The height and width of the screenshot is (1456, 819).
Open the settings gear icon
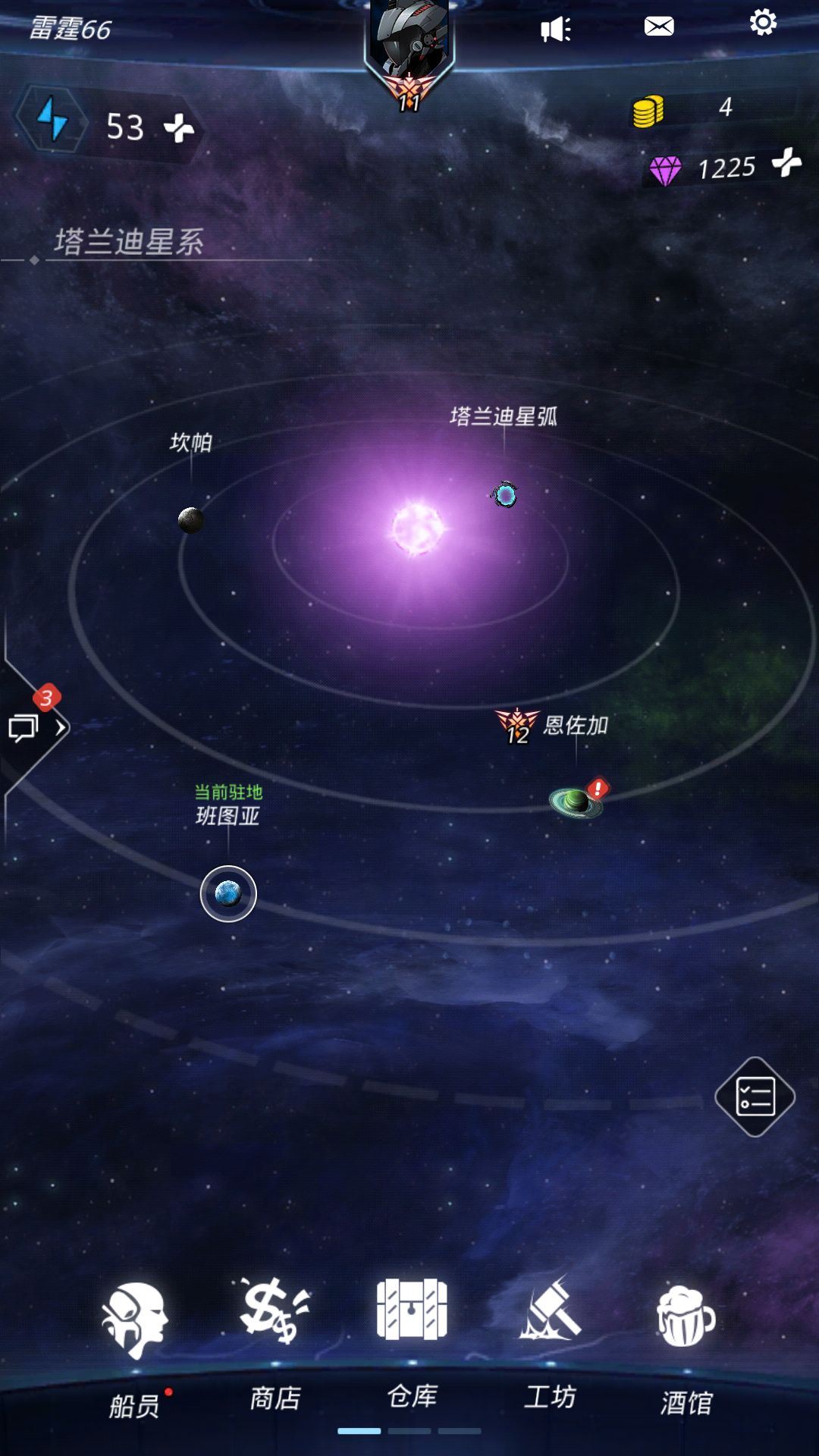(763, 23)
